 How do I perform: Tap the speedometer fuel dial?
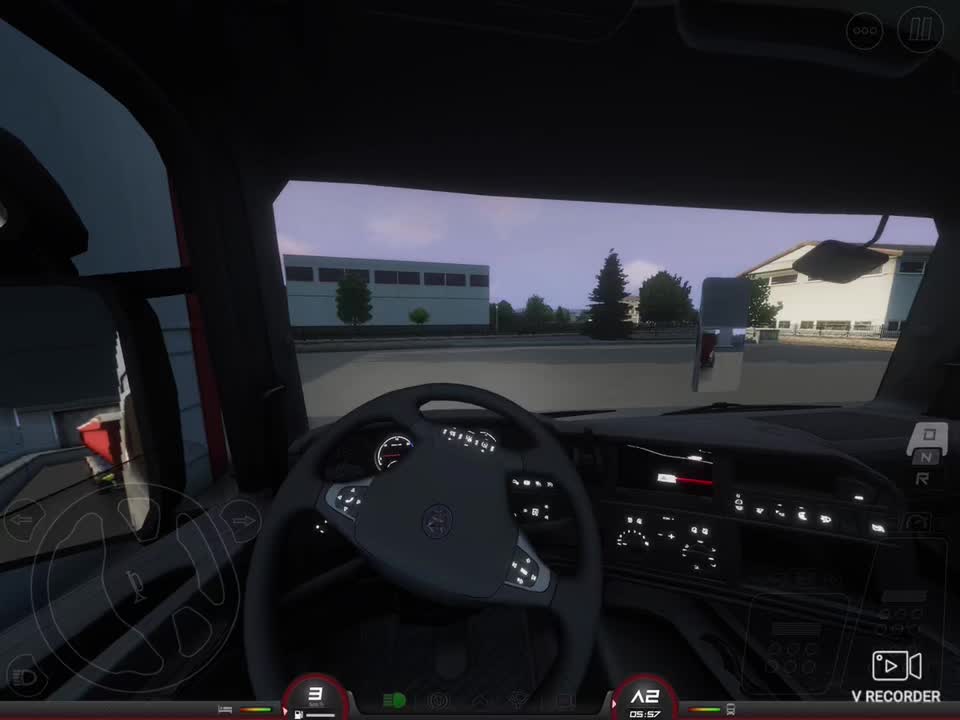pos(315,698)
